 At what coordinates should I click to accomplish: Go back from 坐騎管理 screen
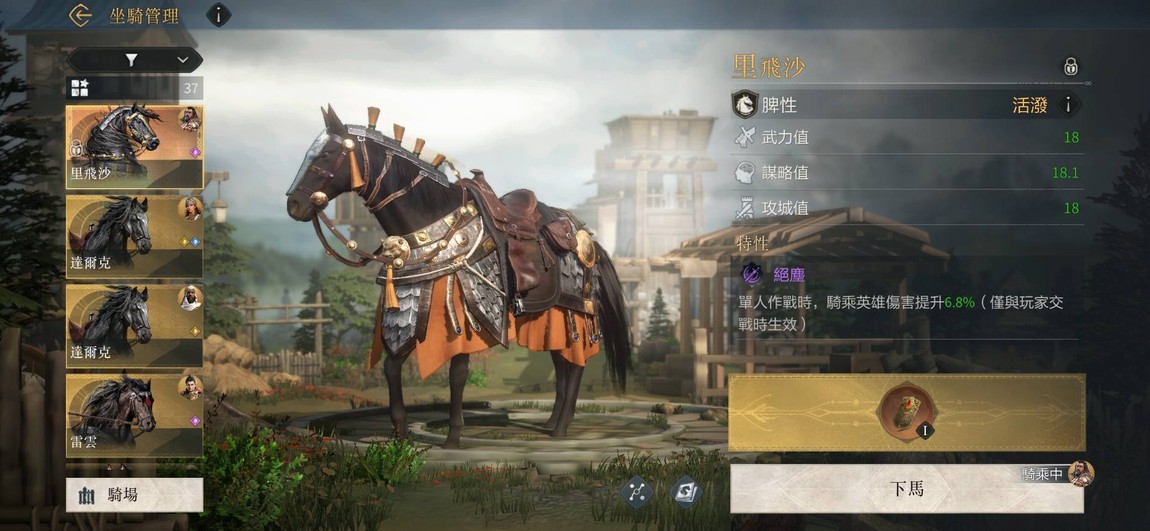coord(81,15)
